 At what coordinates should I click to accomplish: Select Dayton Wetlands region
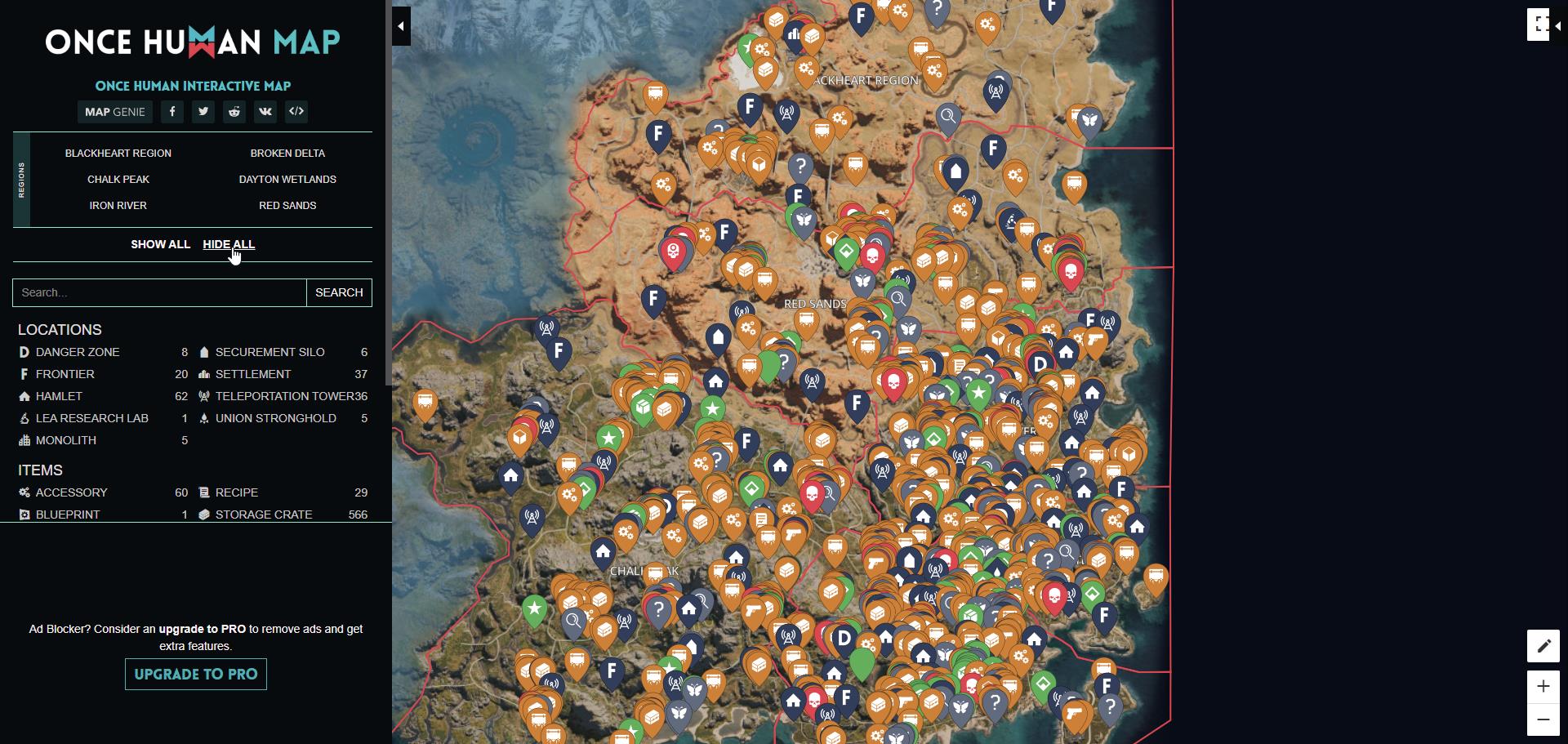tap(287, 179)
